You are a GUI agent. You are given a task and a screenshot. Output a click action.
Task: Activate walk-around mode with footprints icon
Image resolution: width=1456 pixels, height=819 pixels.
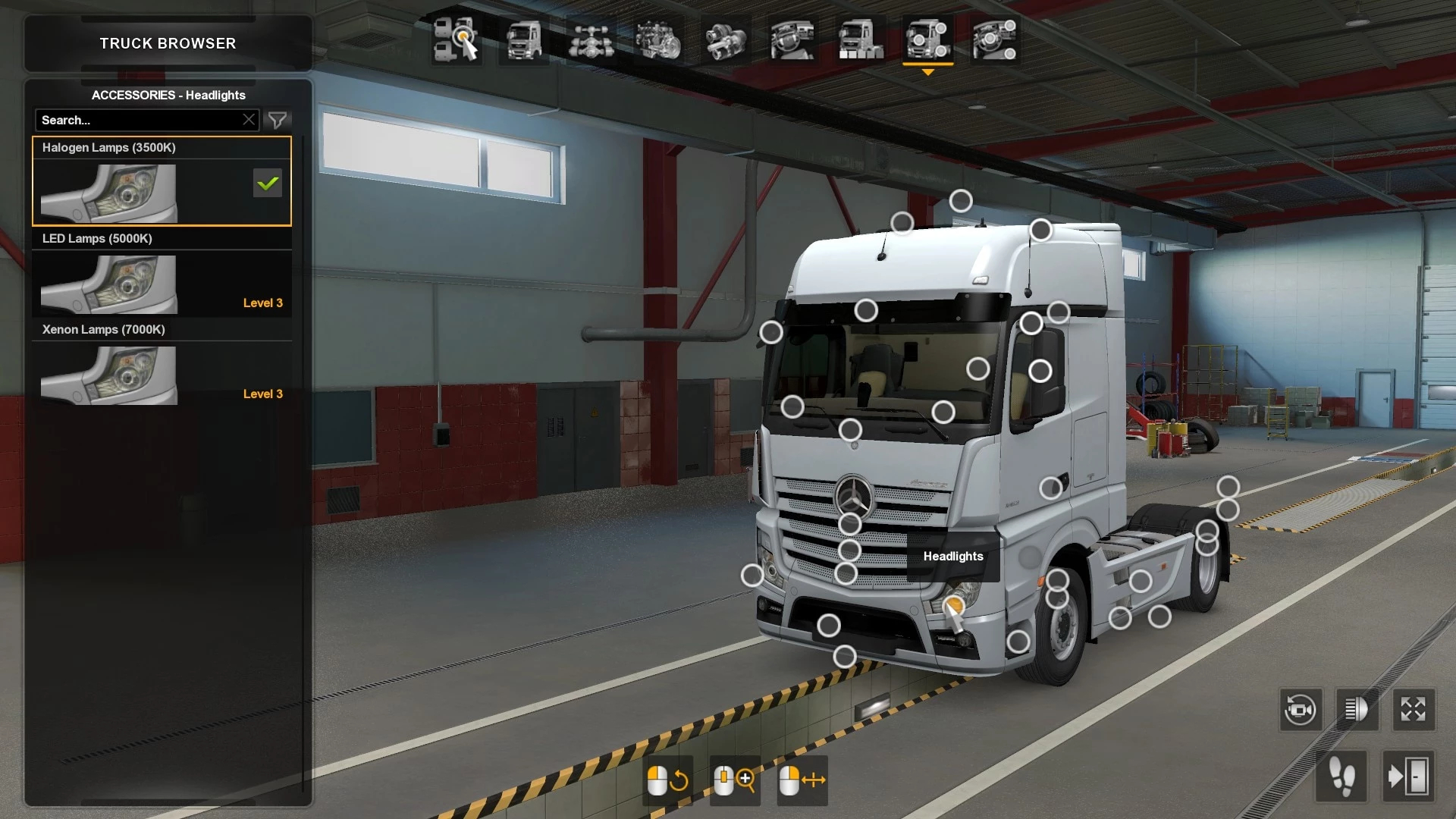[x=1342, y=777]
